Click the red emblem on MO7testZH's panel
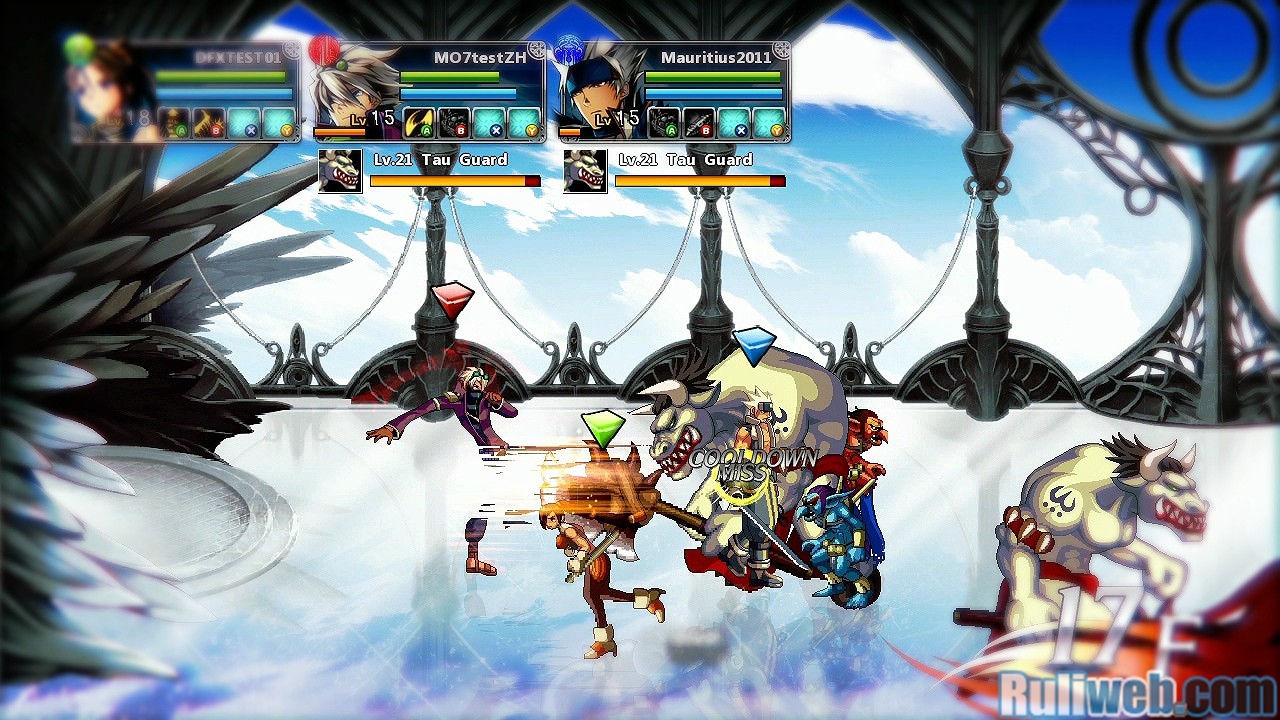This screenshot has width=1280, height=720. 323,49
